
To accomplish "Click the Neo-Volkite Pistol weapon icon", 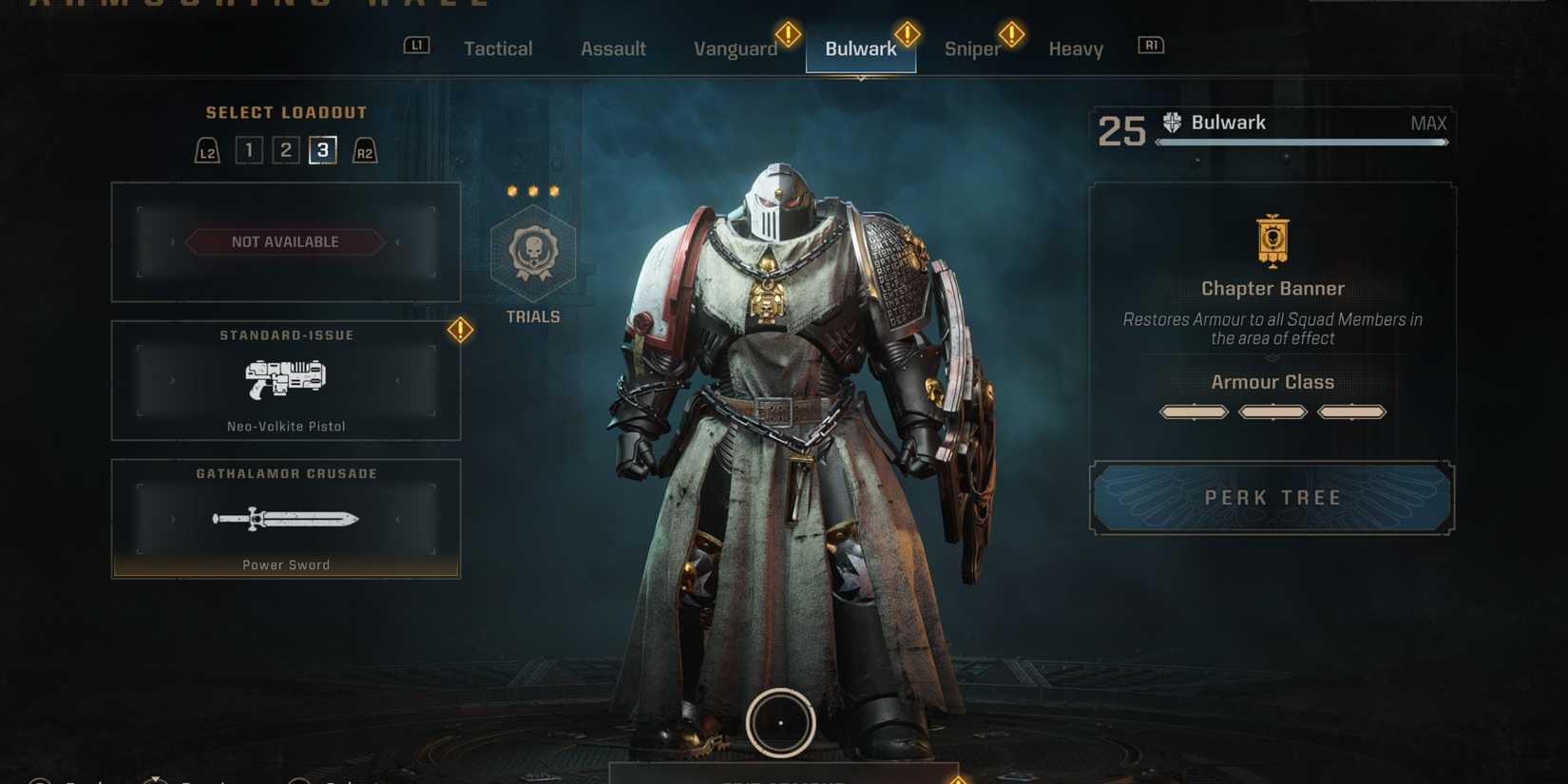I will pos(285,379).
